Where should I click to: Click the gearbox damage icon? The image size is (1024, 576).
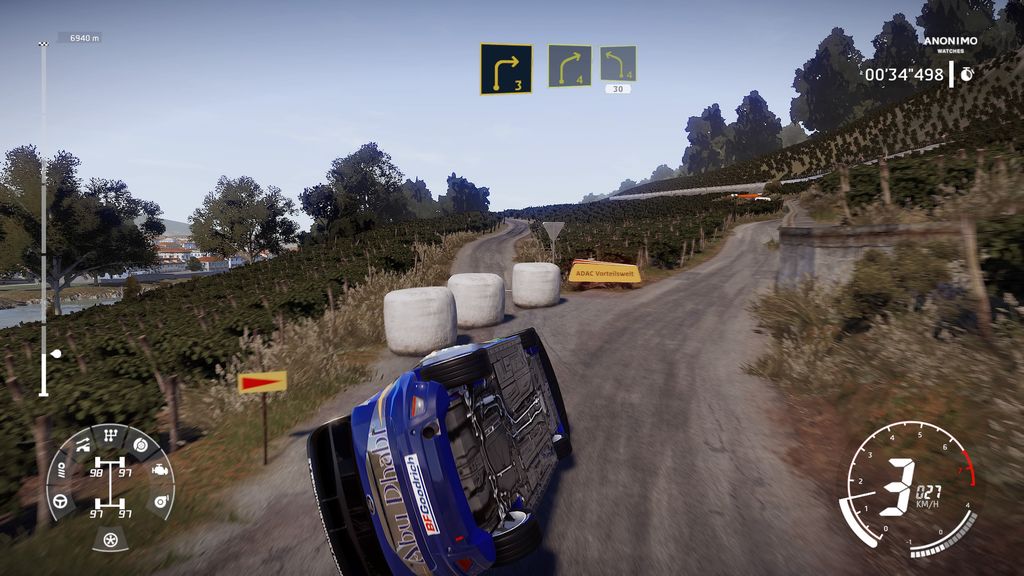pos(111,437)
